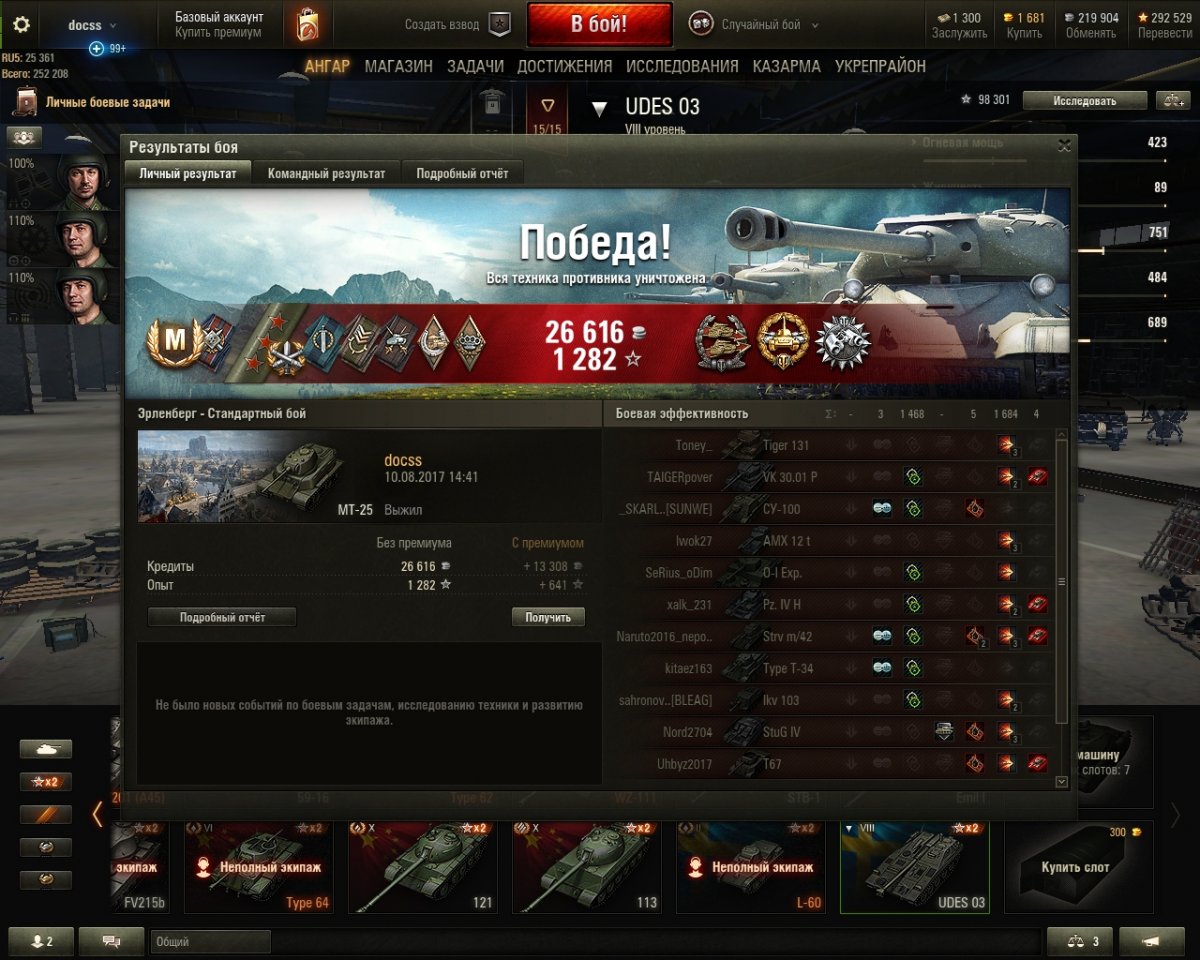This screenshot has width=1200, height=960.
Task: Click the Исследовать button
Action: 1084,100
